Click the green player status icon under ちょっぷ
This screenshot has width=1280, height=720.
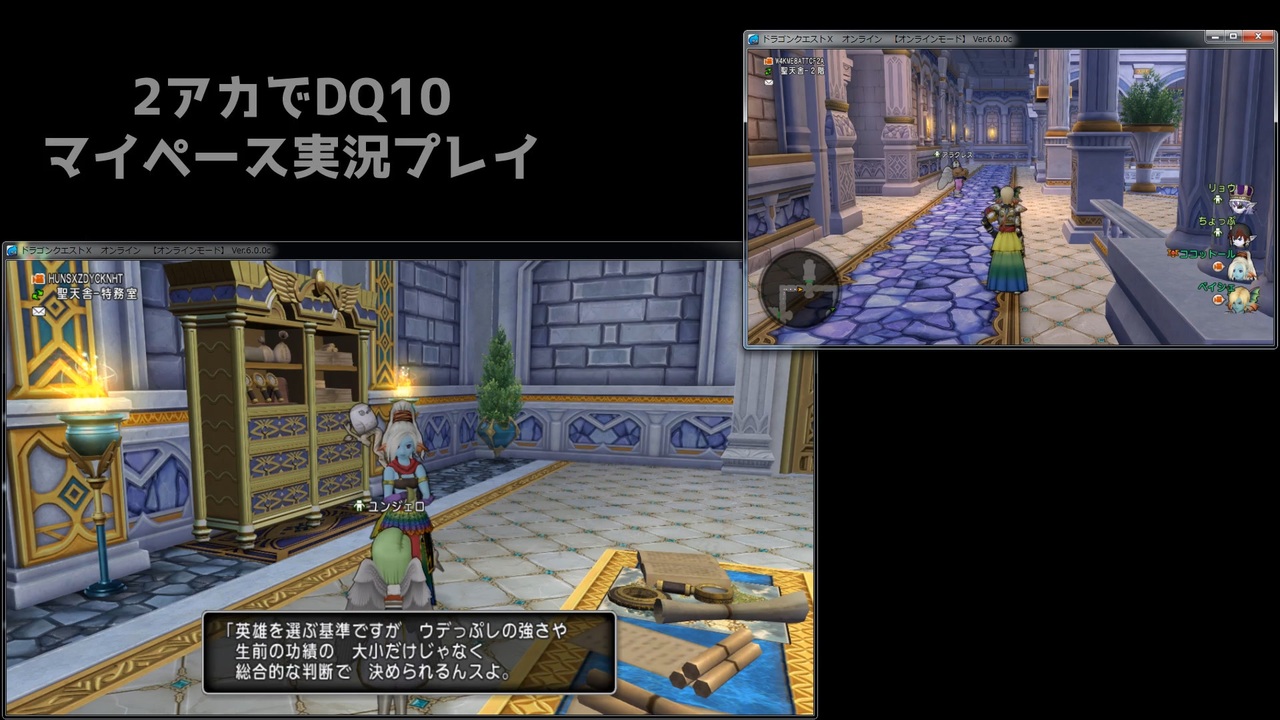coord(1217,232)
